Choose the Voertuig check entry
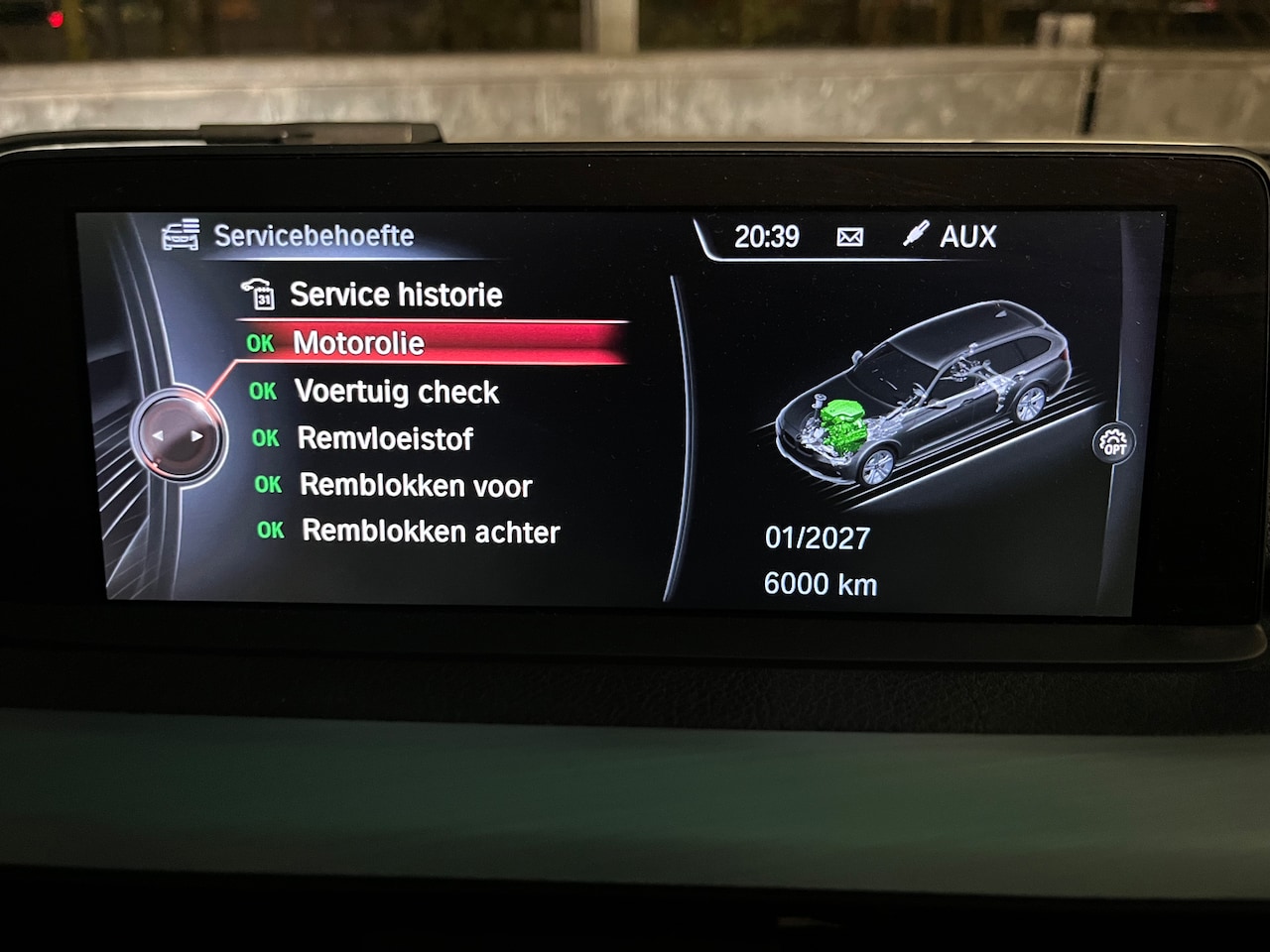1270x952 pixels. coord(396,392)
